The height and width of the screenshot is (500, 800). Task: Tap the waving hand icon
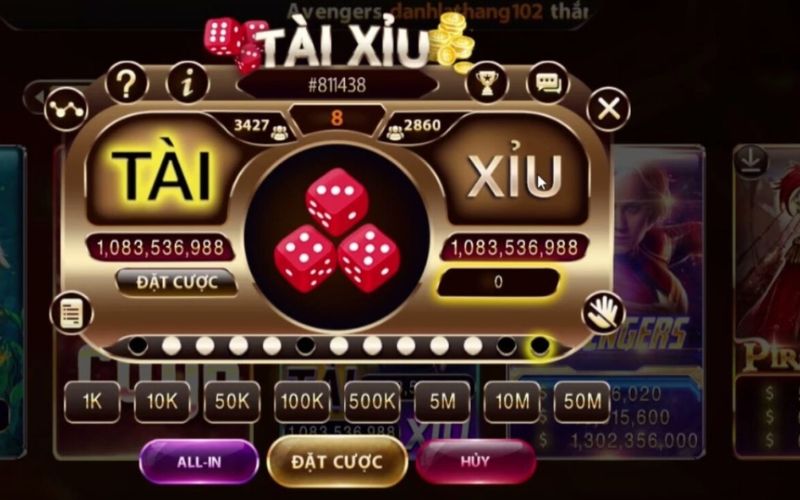click(x=603, y=313)
